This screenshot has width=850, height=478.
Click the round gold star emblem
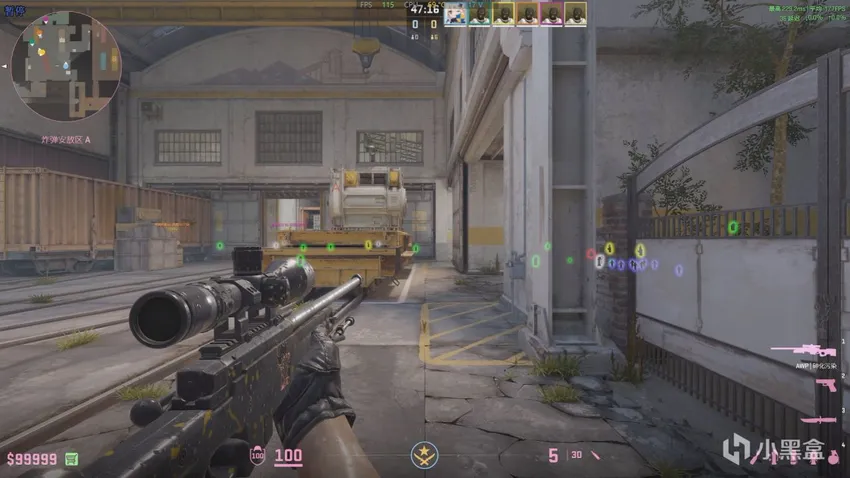tap(425, 458)
